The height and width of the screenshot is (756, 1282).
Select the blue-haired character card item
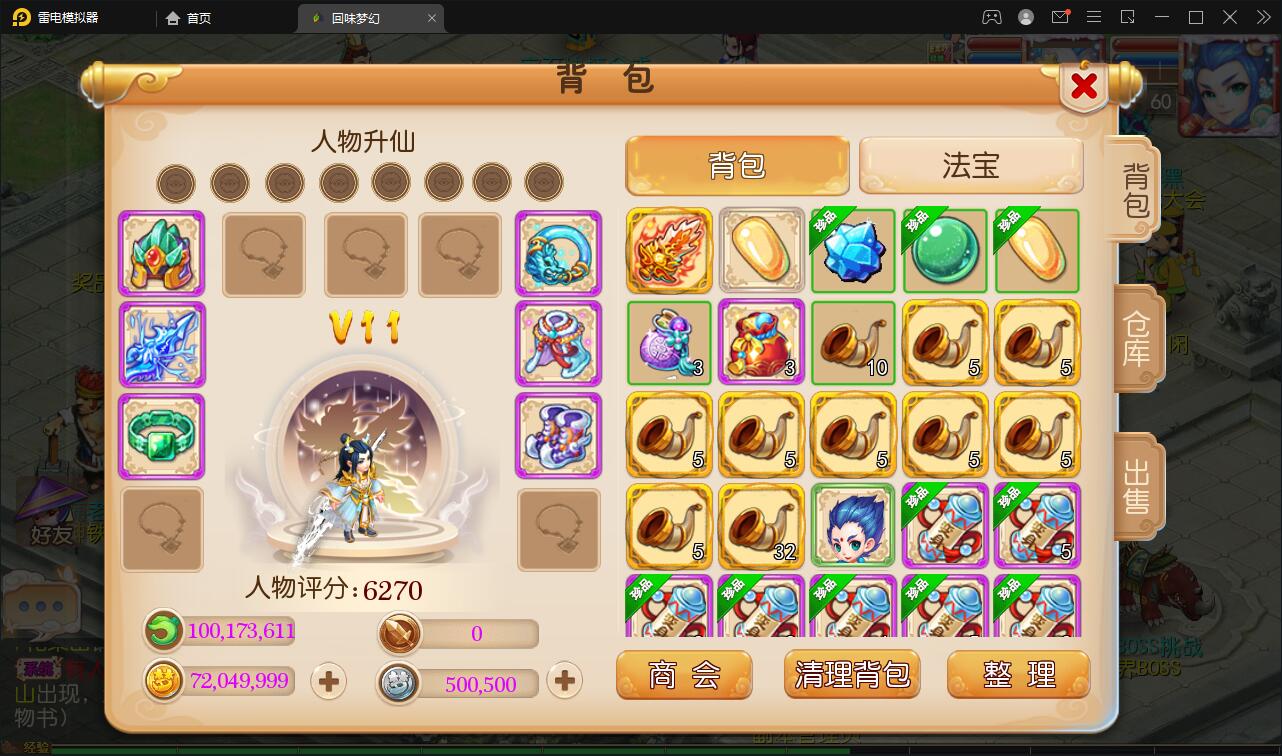852,525
